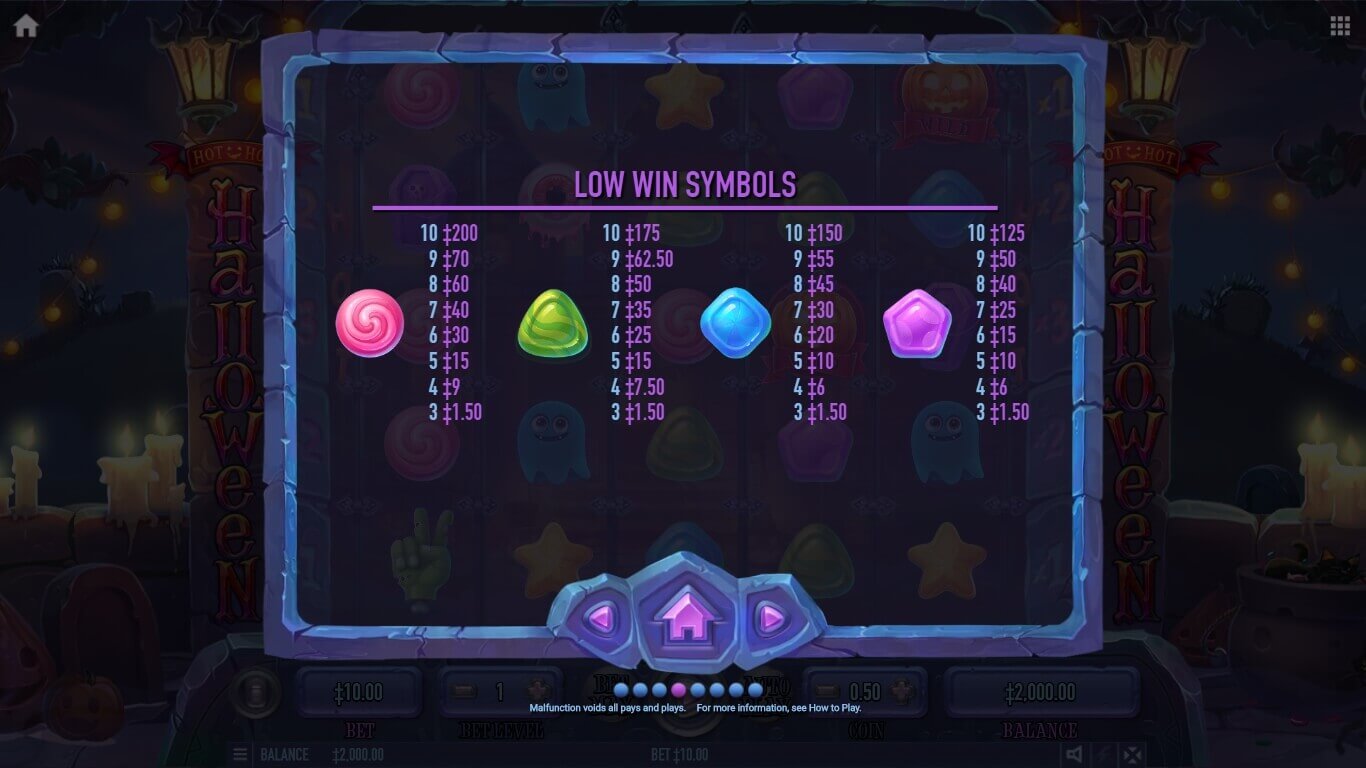Image resolution: width=1366 pixels, height=768 pixels.
Task: Click the home icon in the top-left corner
Action: point(26,26)
